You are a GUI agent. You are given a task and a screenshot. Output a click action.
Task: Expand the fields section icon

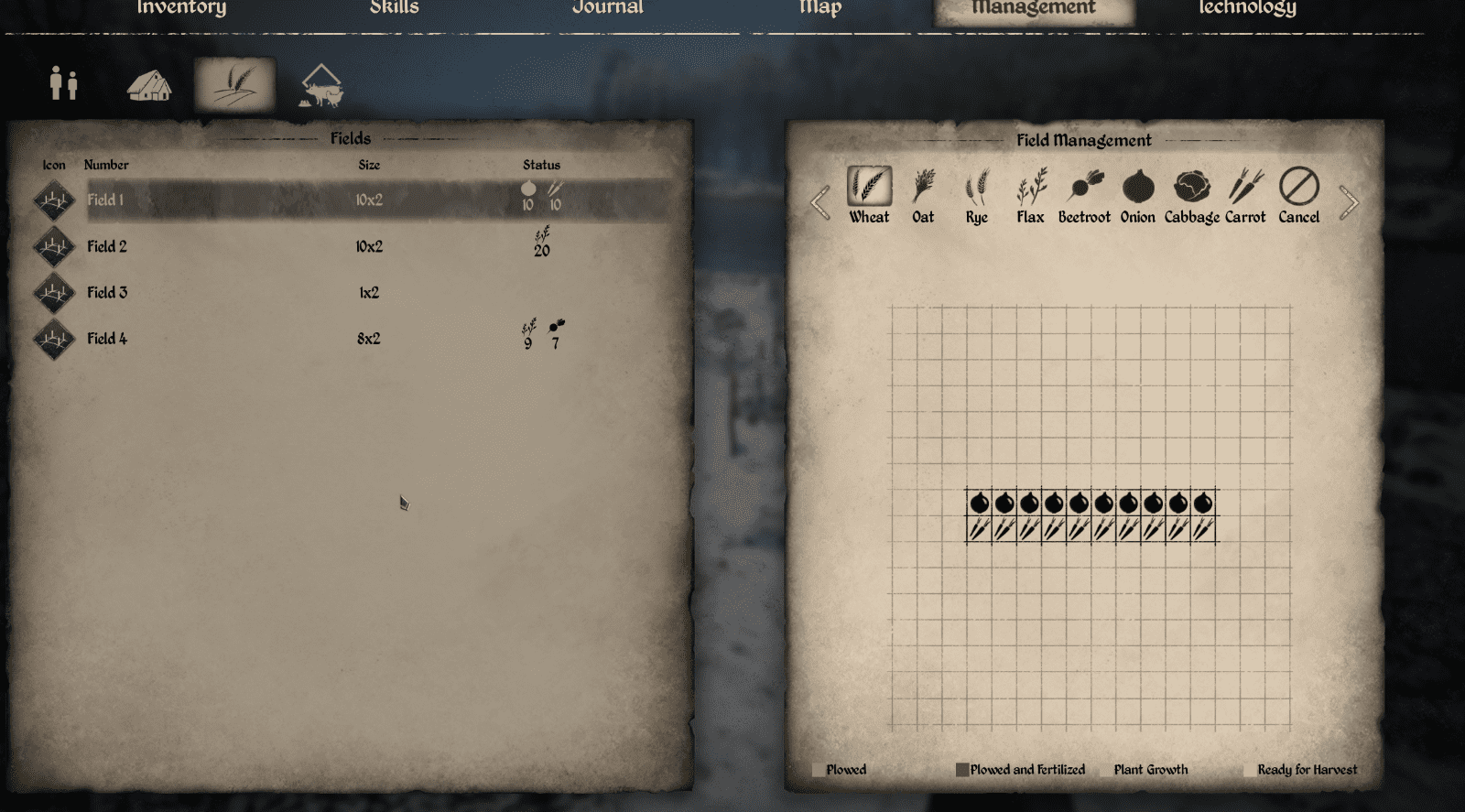233,81
